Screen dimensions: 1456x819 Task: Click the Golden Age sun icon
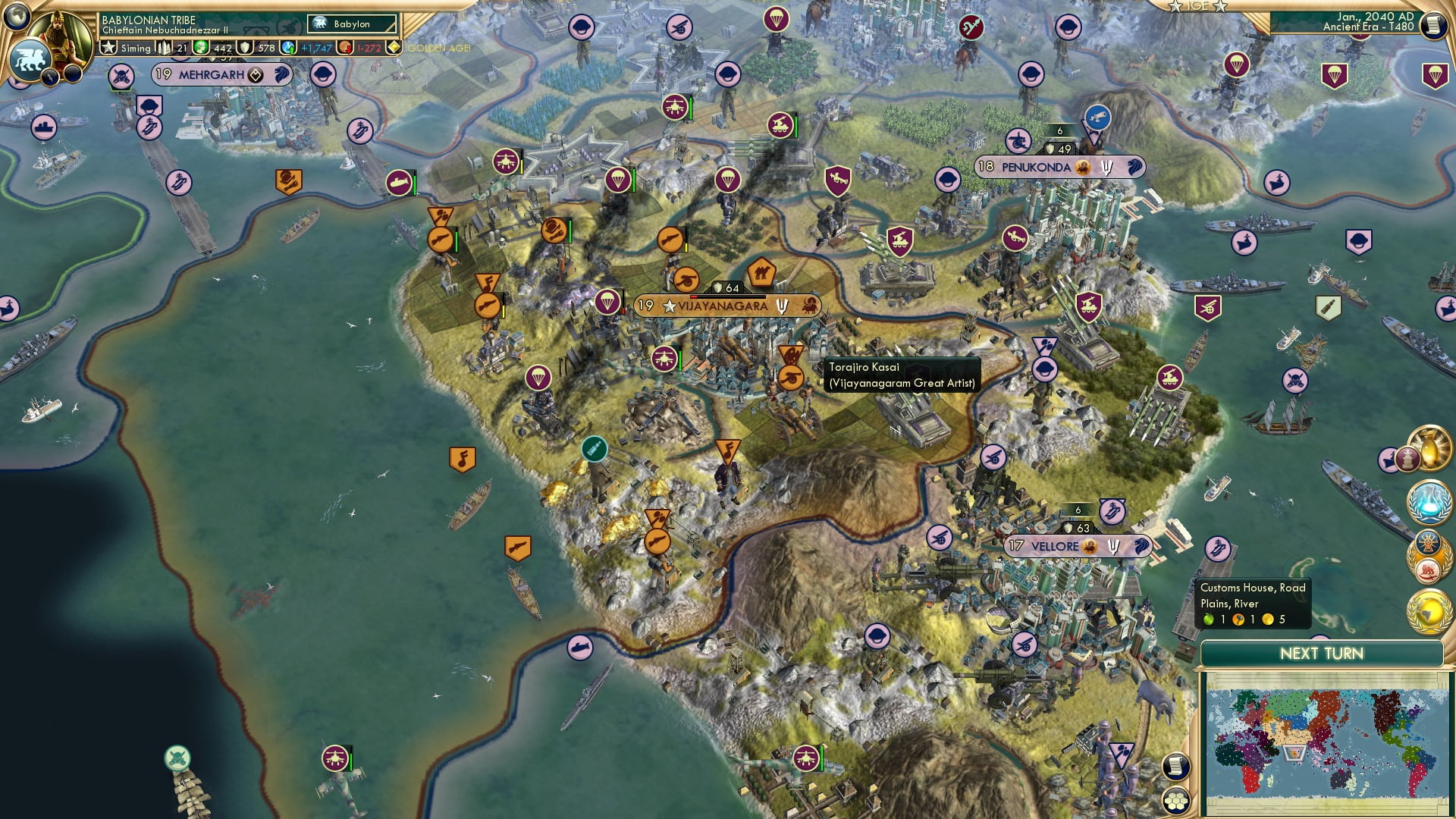tap(394, 47)
